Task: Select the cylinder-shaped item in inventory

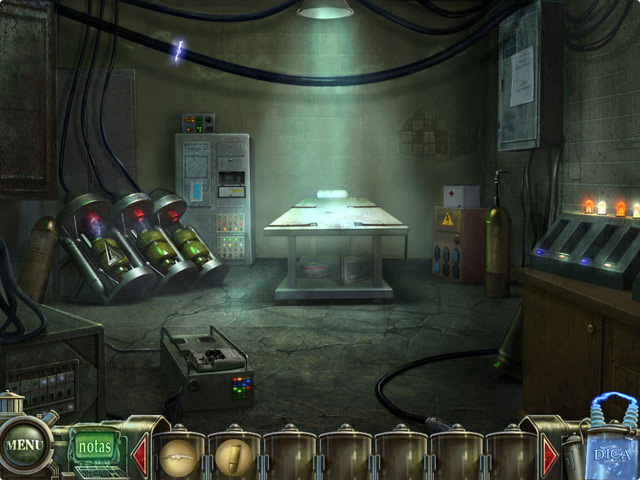Action: (x=234, y=456)
